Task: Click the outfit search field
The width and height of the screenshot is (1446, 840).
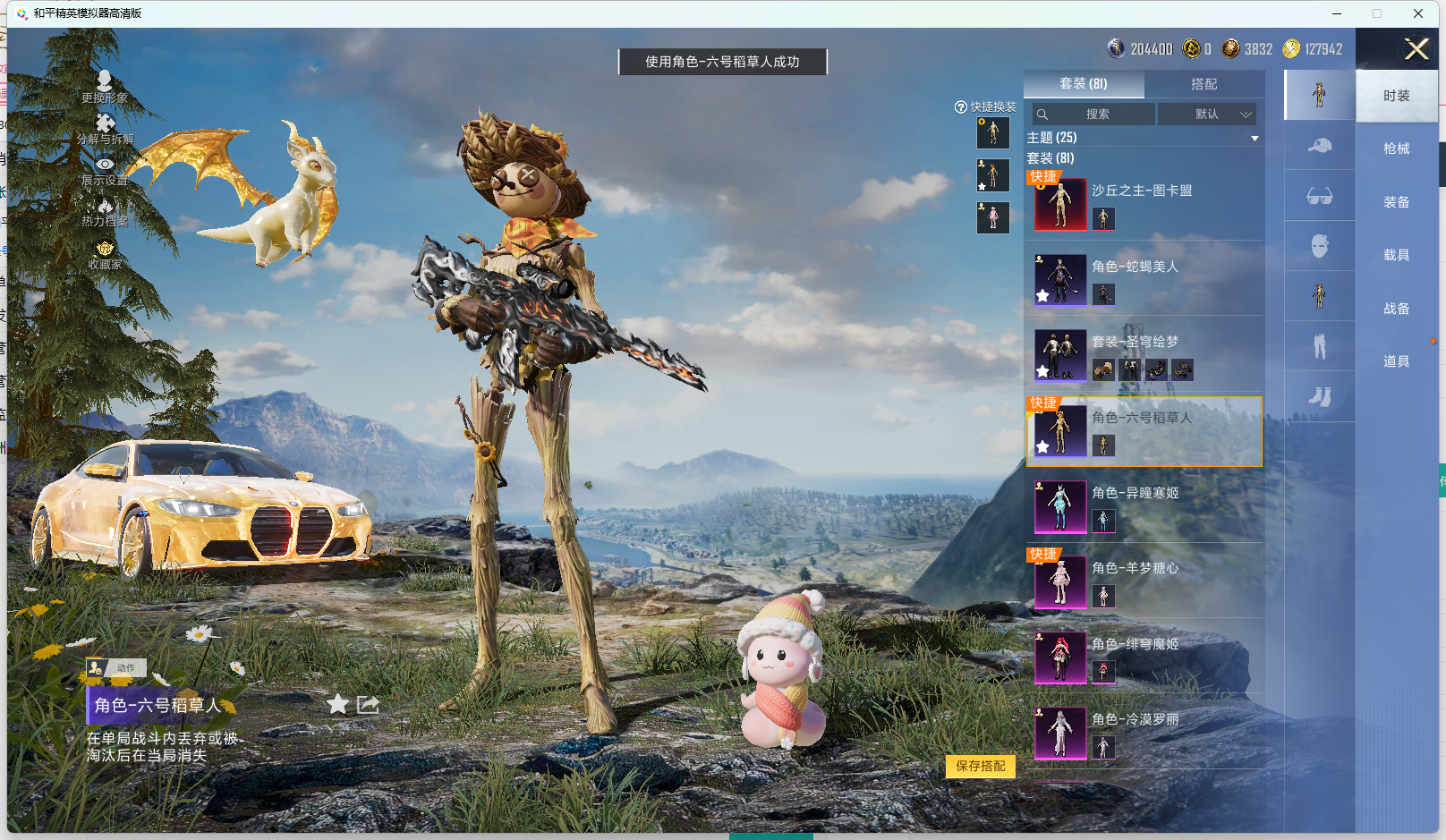Action: [x=1097, y=115]
